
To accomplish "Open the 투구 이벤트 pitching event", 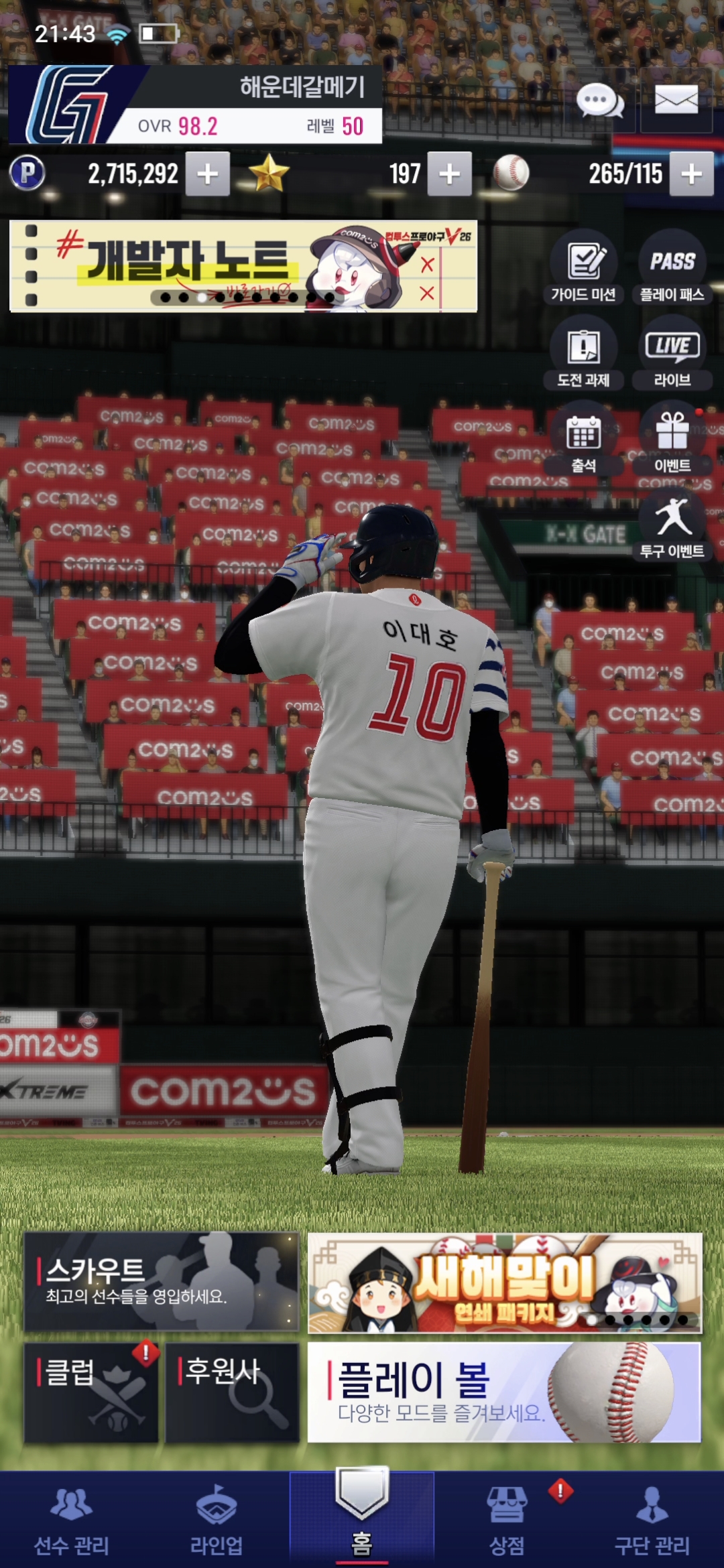I will click(672, 525).
